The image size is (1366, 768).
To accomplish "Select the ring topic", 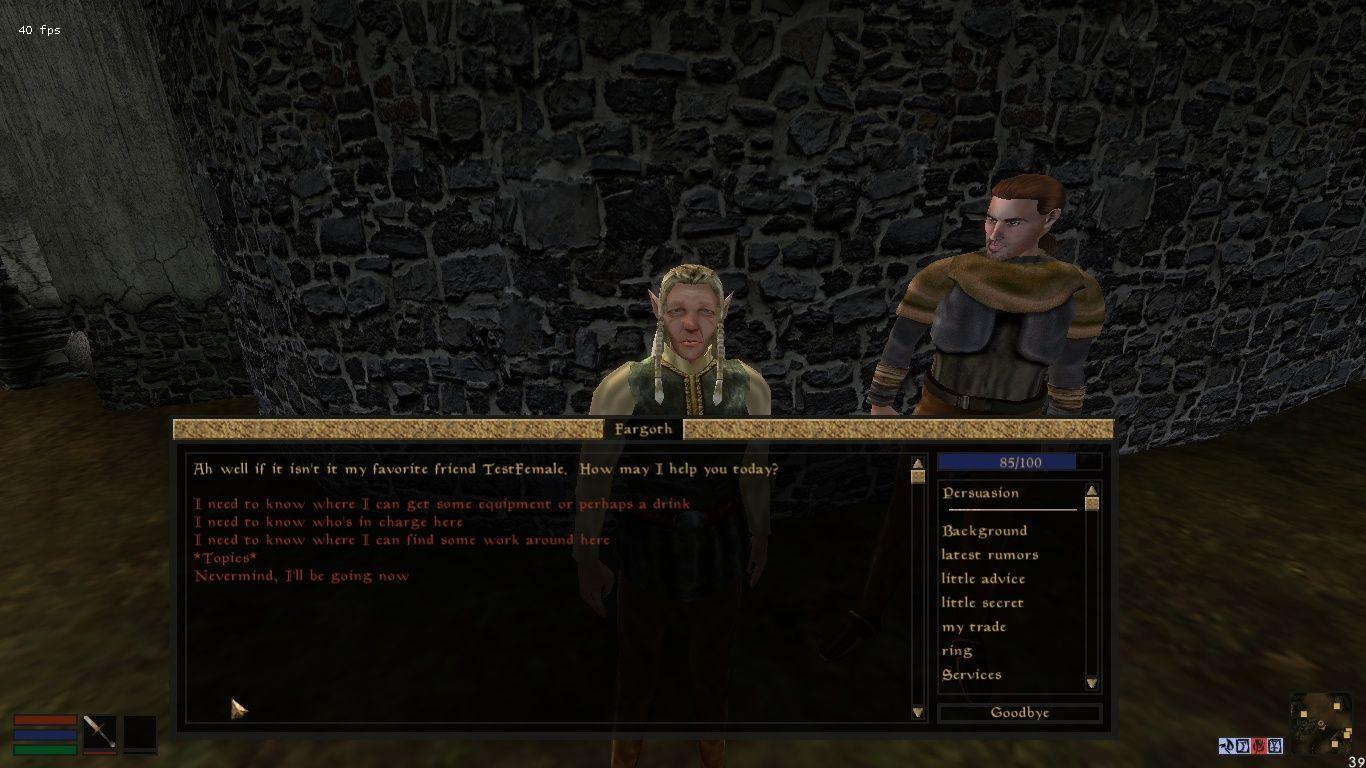I will pos(956,651).
